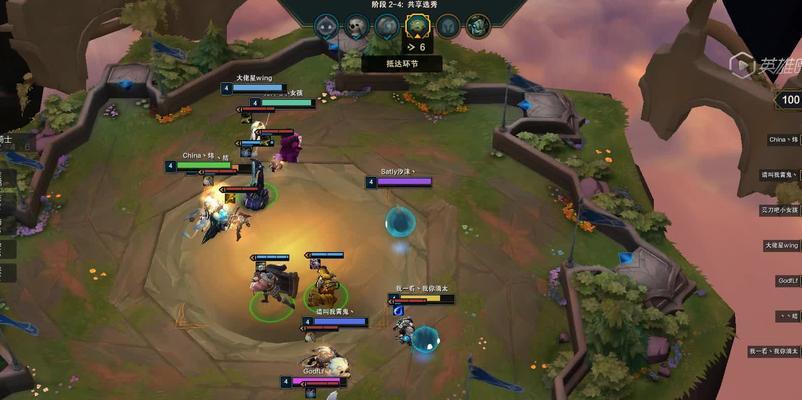Select the highlighted shared draft round icon
The height and width of the screenshot is (400, 802).
pos(417,27)
